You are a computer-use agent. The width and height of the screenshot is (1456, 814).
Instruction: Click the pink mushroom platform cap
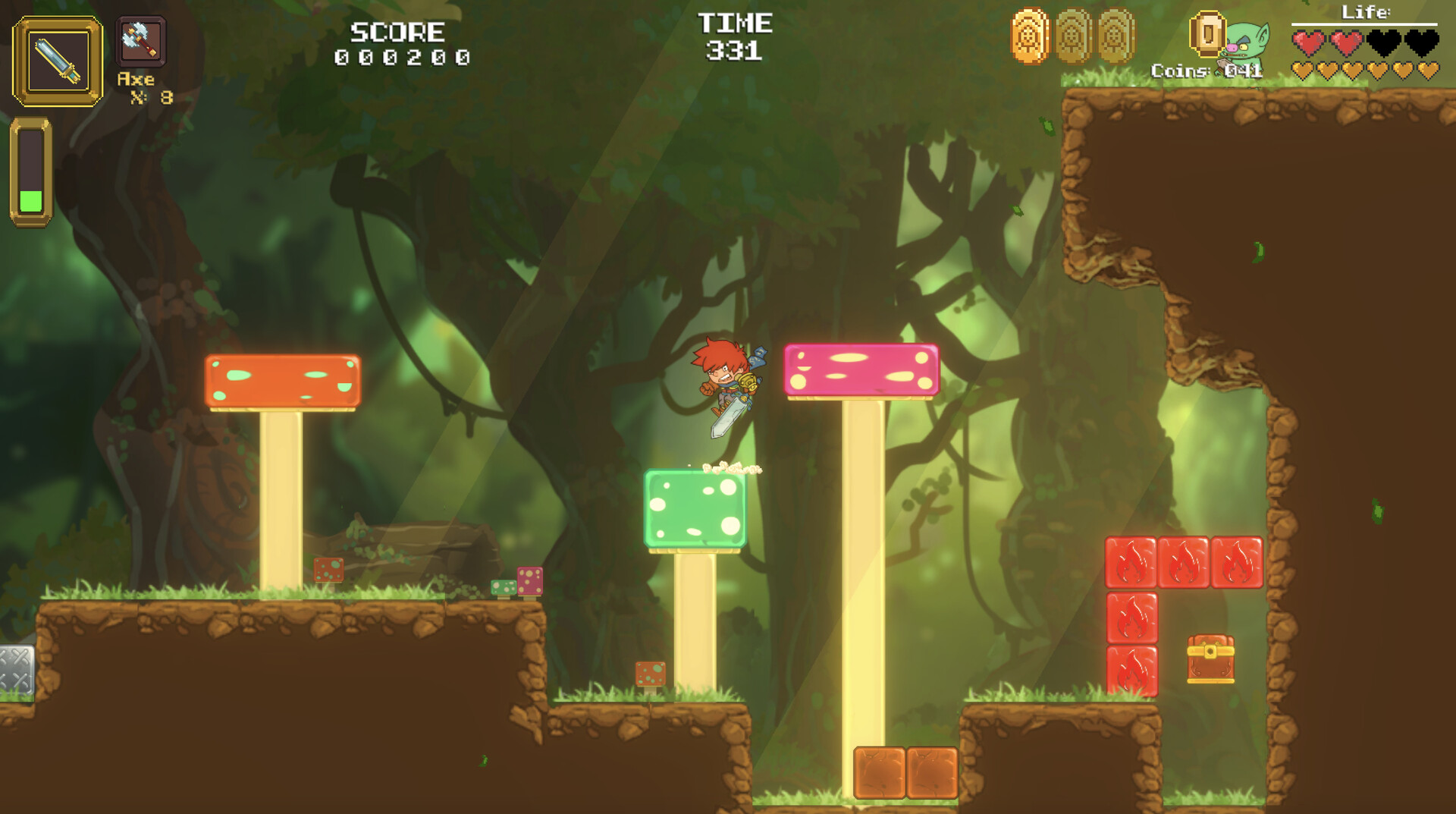pyautogui.click(x=861, y=369)
